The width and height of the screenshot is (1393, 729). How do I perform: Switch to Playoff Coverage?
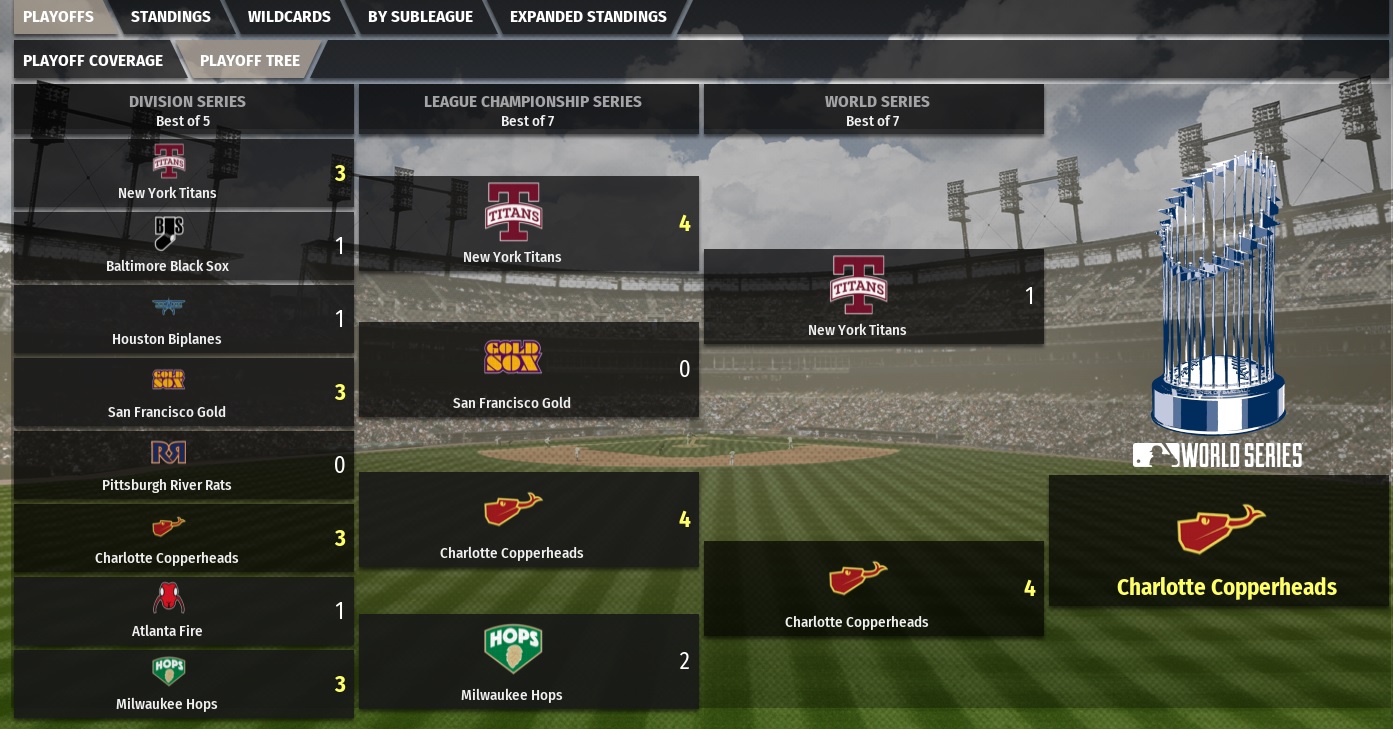click(x=93, y=61)
